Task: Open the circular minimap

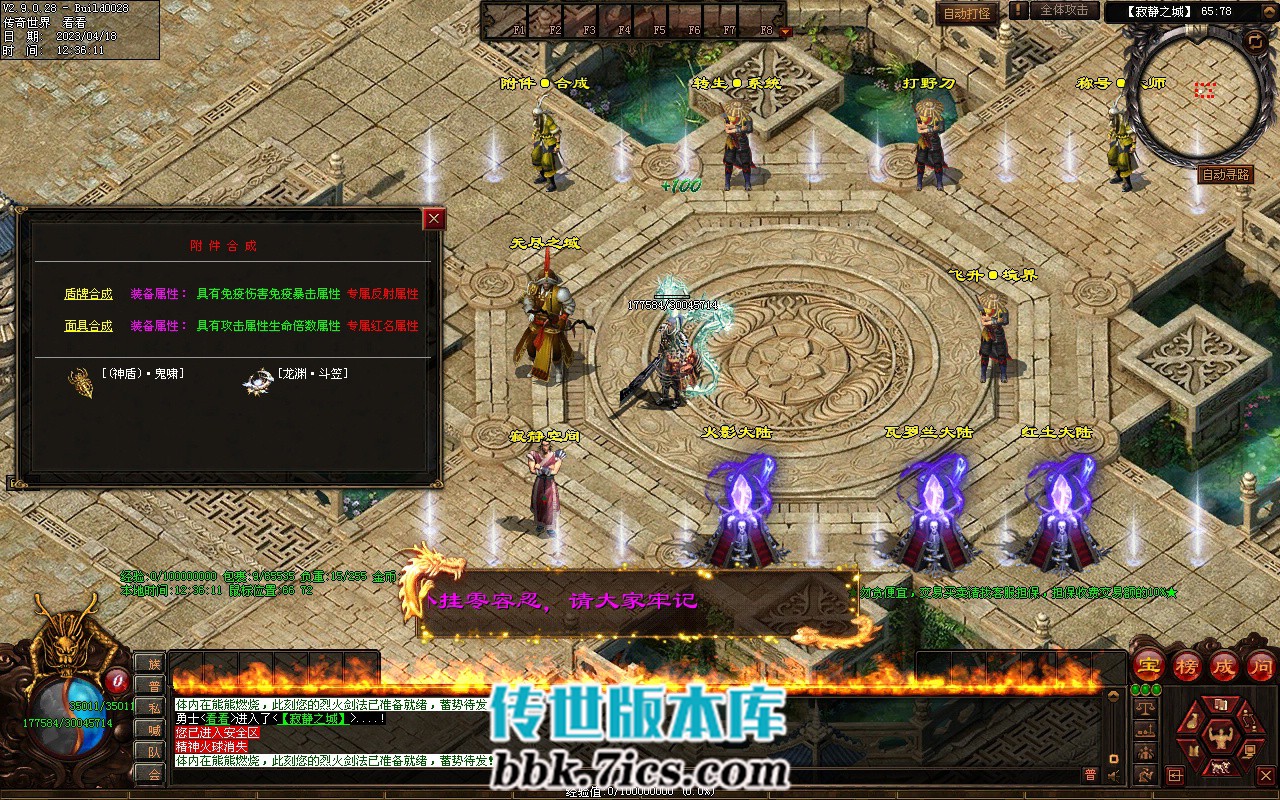Action: tap(1190, 95)
